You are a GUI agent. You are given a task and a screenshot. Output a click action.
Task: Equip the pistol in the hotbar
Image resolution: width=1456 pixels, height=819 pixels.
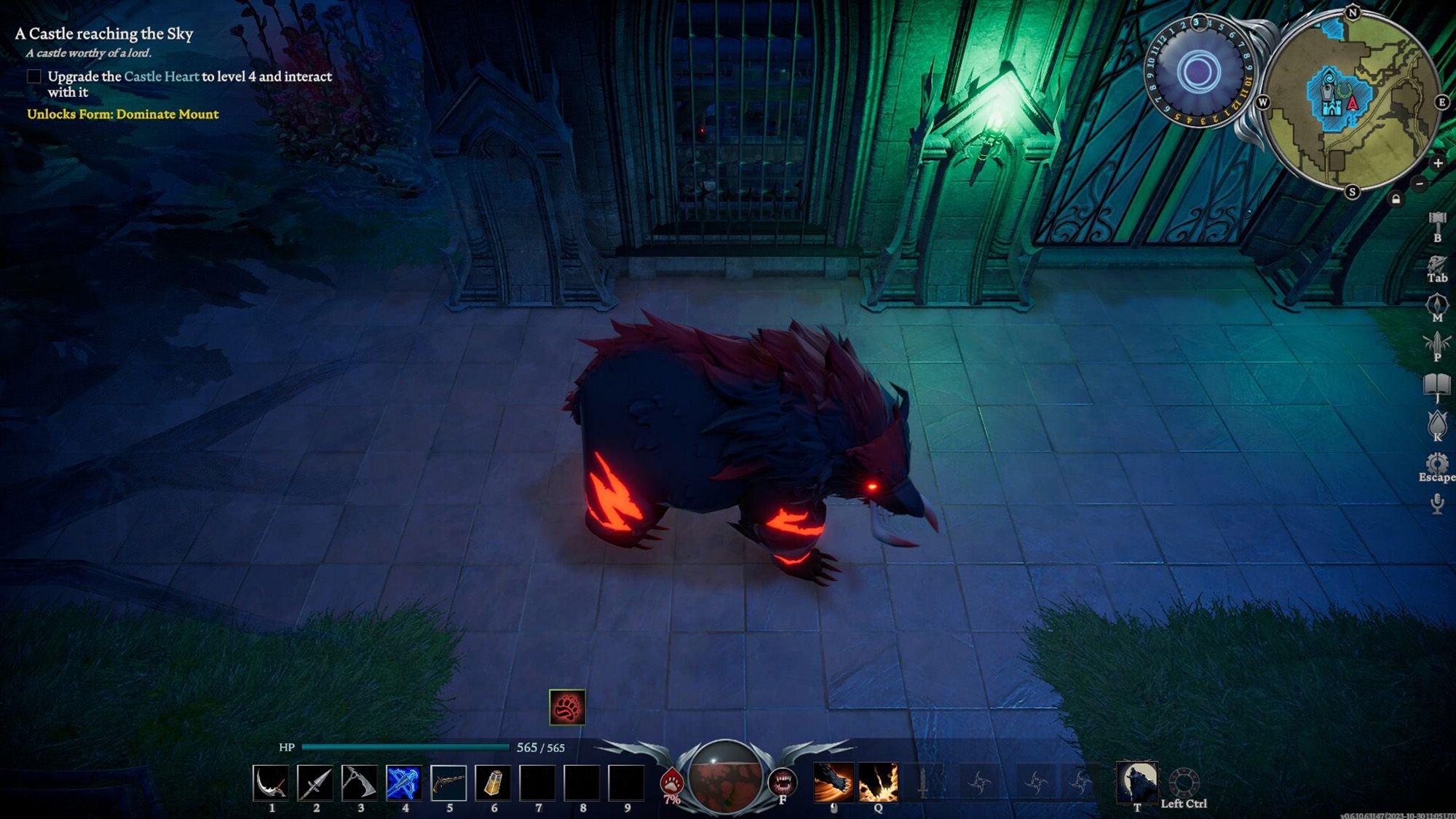coord(448,783)
